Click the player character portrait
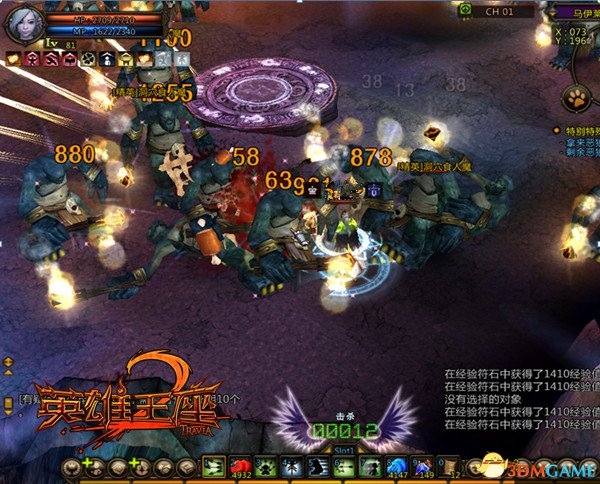600x484 pixels. point(23,23)
